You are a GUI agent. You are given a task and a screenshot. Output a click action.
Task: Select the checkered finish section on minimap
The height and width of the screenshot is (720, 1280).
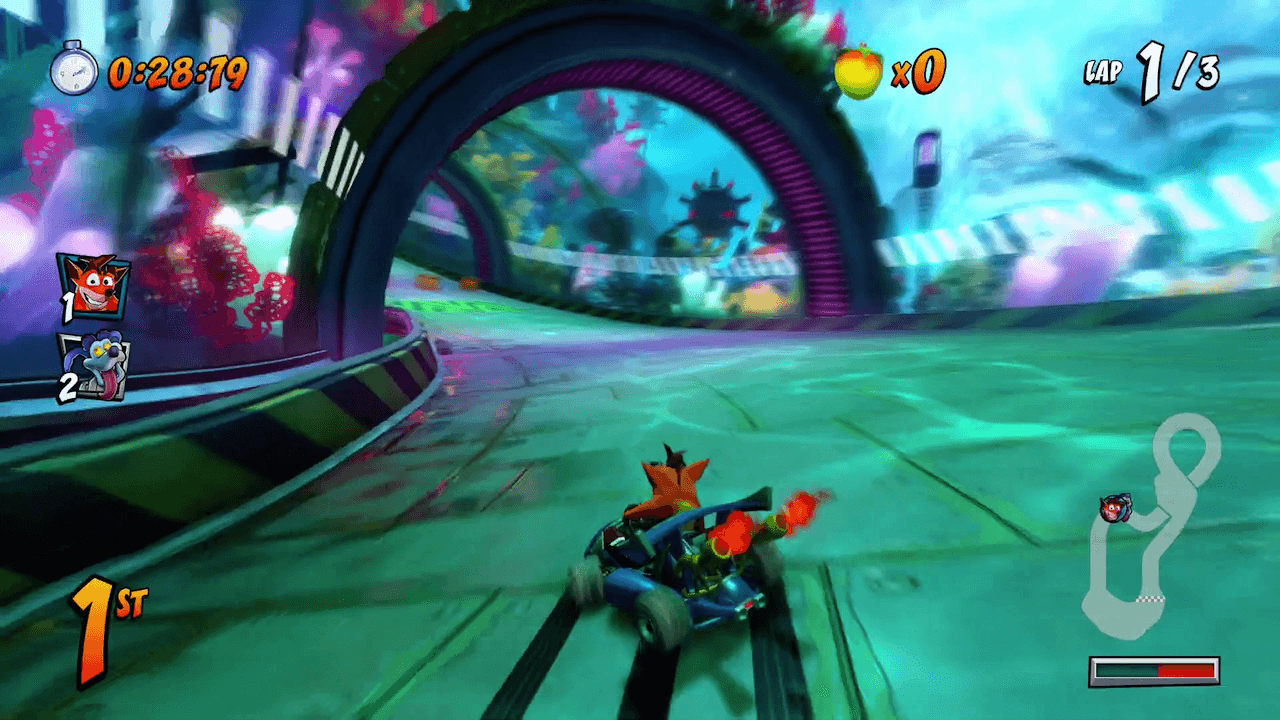tap(1152, 597)
